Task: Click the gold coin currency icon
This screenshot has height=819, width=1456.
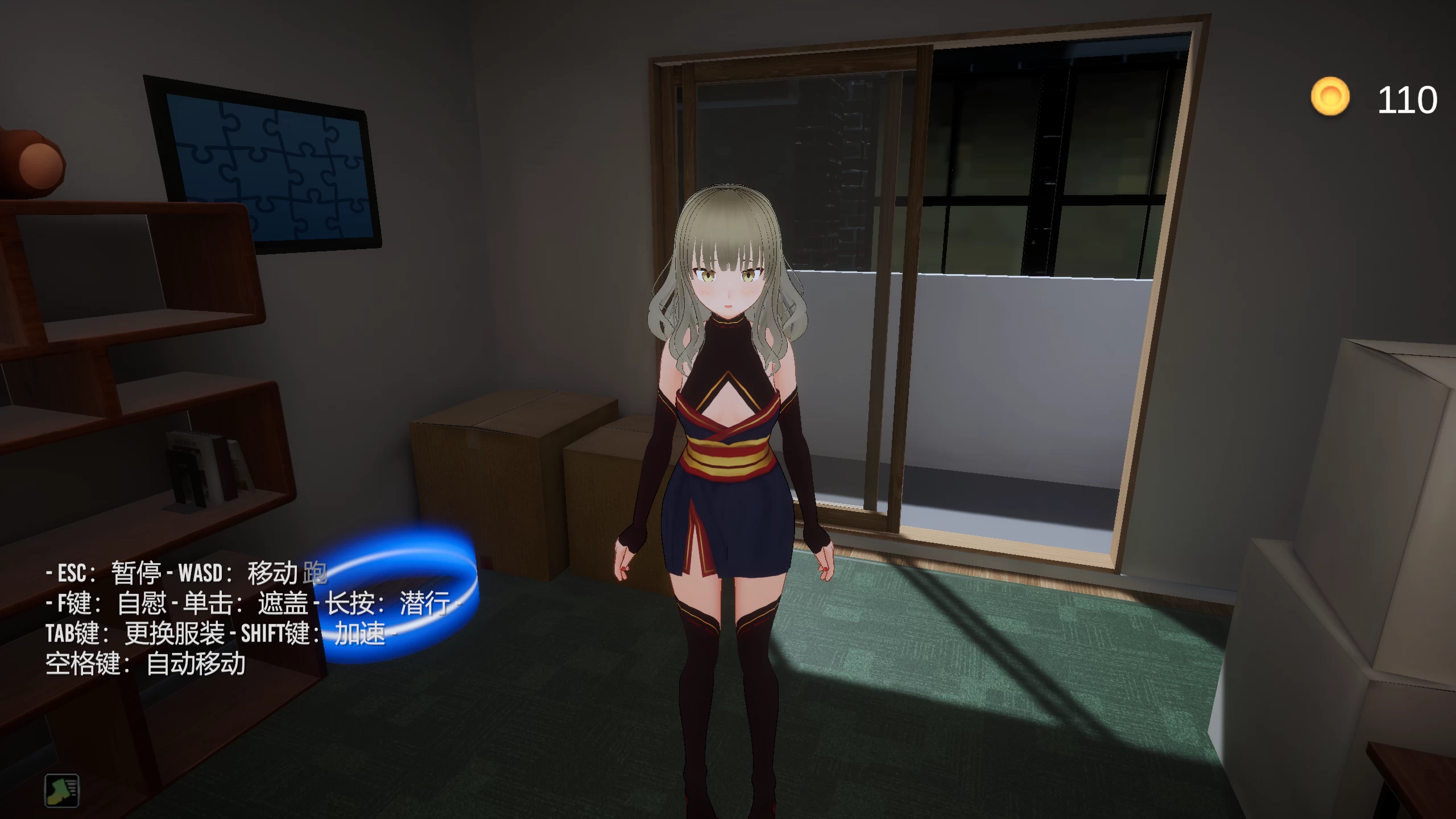Action: [1331, 94]
